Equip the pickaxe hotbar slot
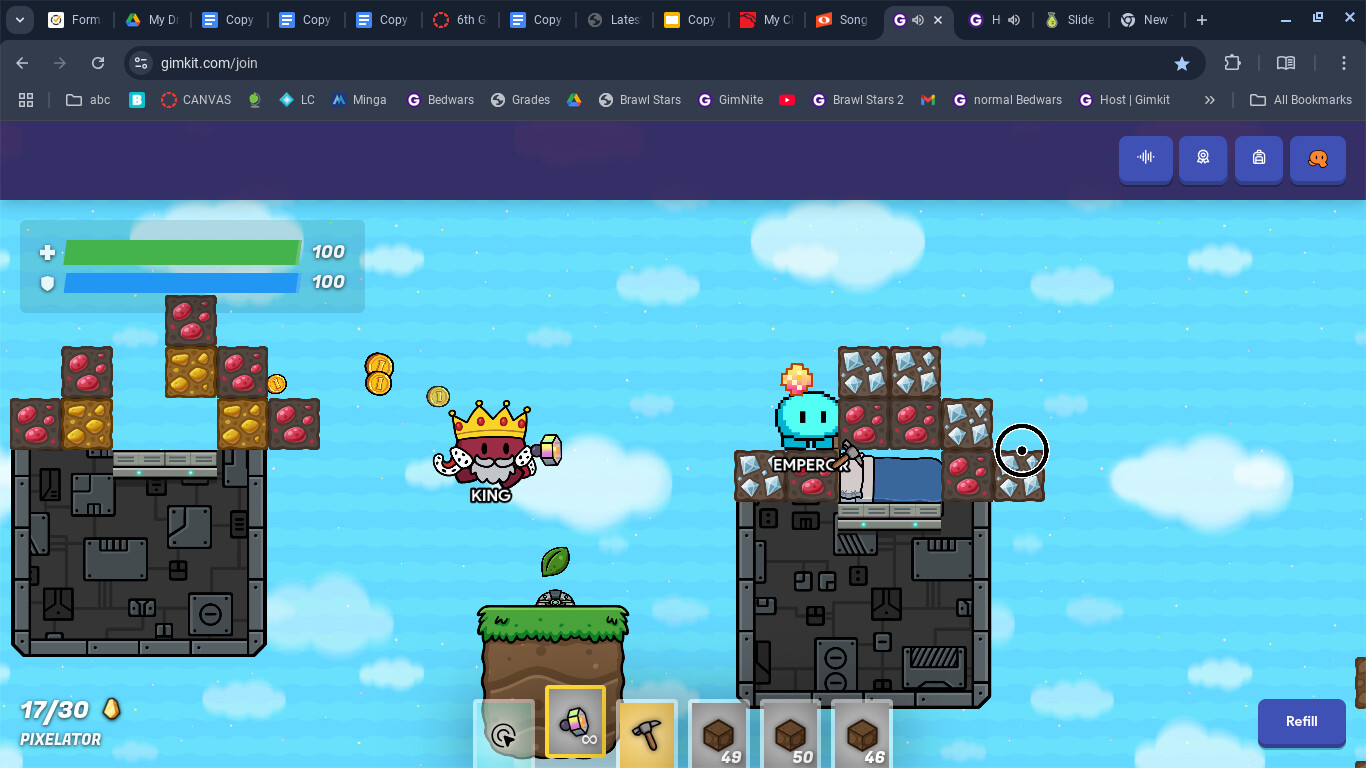 pyautogui.click(x=646, y=735)
